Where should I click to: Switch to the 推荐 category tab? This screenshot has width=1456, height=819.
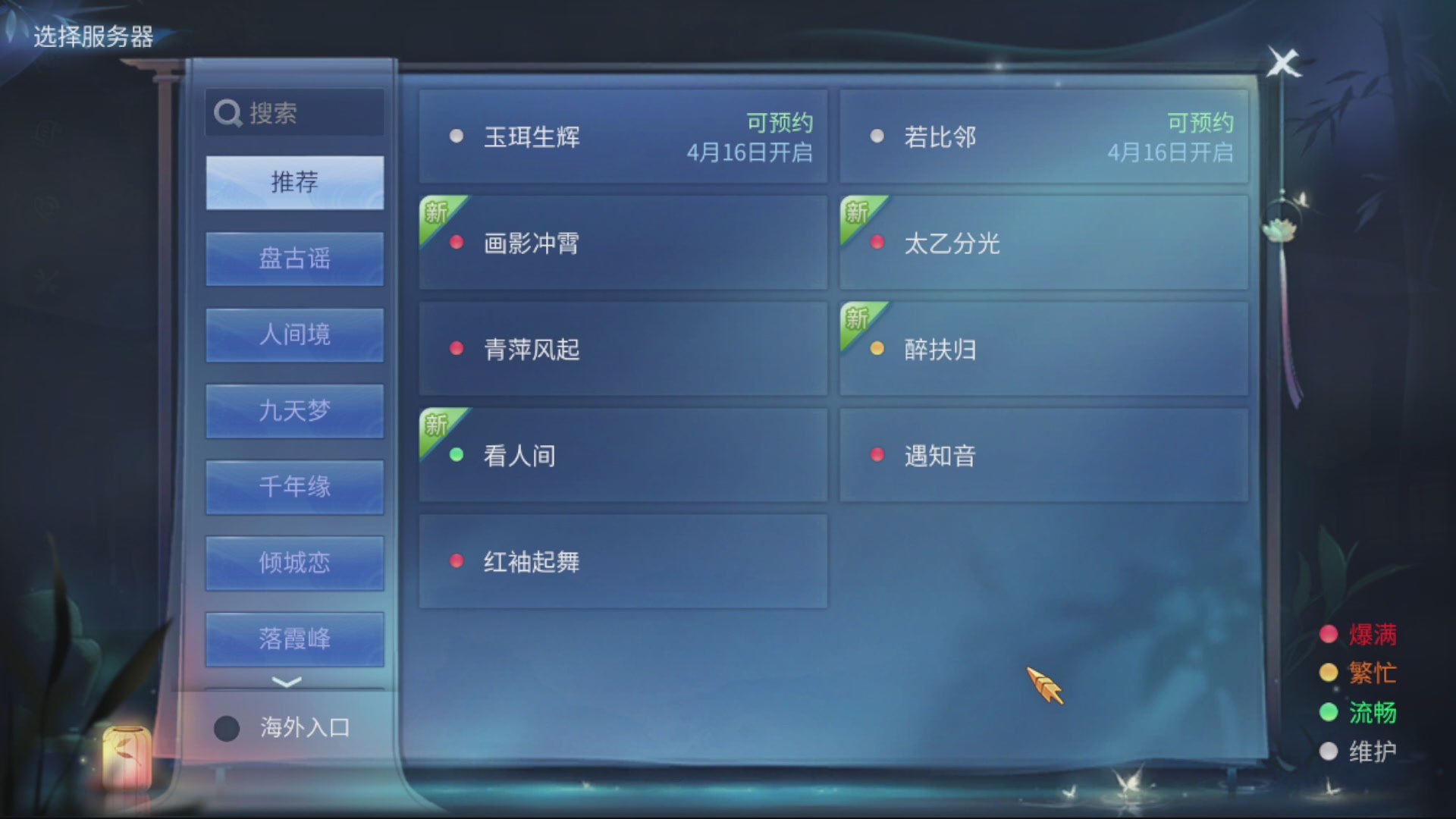pos(294,183)
